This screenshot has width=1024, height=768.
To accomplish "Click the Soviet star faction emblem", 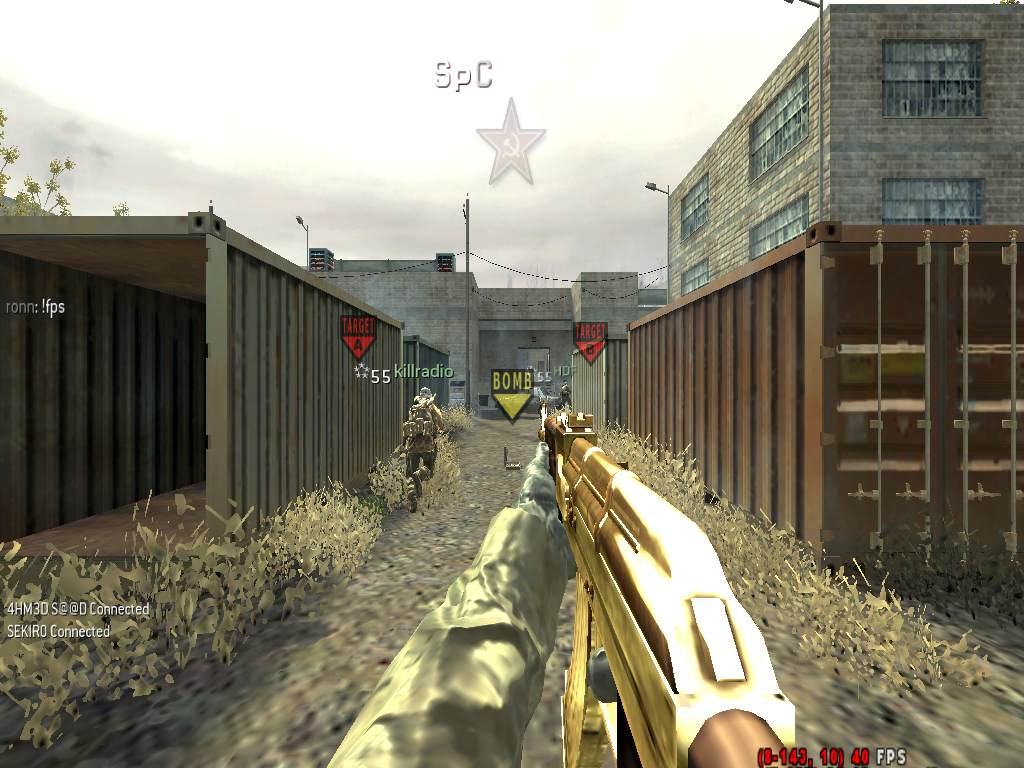I will pos(510,142).
